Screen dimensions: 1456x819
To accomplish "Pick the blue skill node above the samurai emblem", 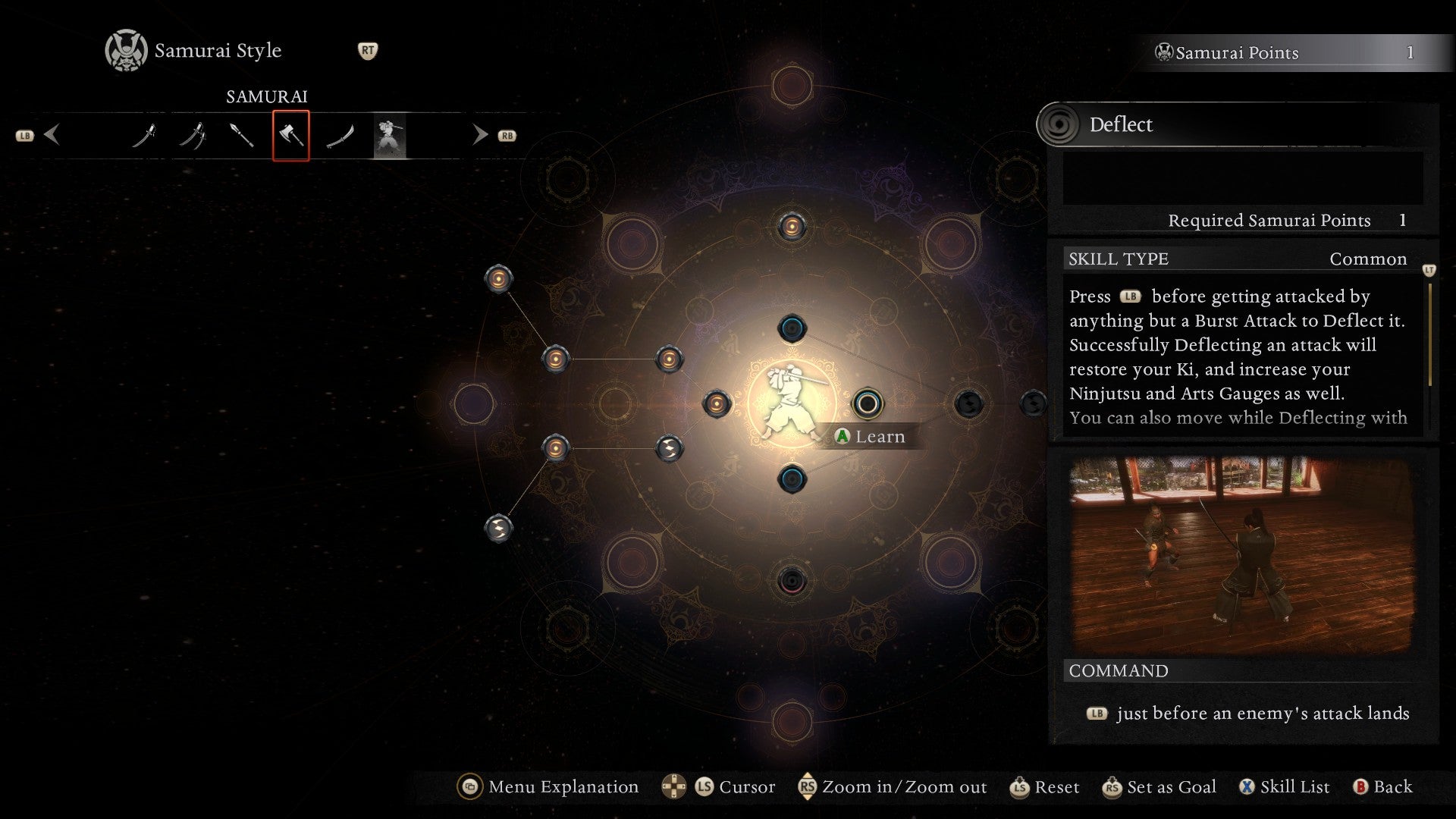I will click(792, 328).
